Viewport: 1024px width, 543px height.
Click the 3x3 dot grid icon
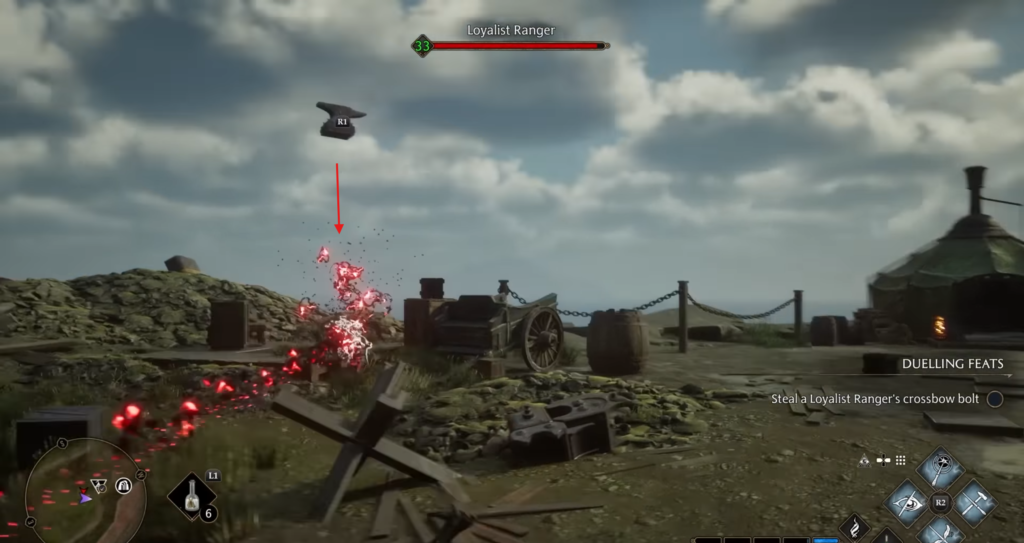[900, 461]
